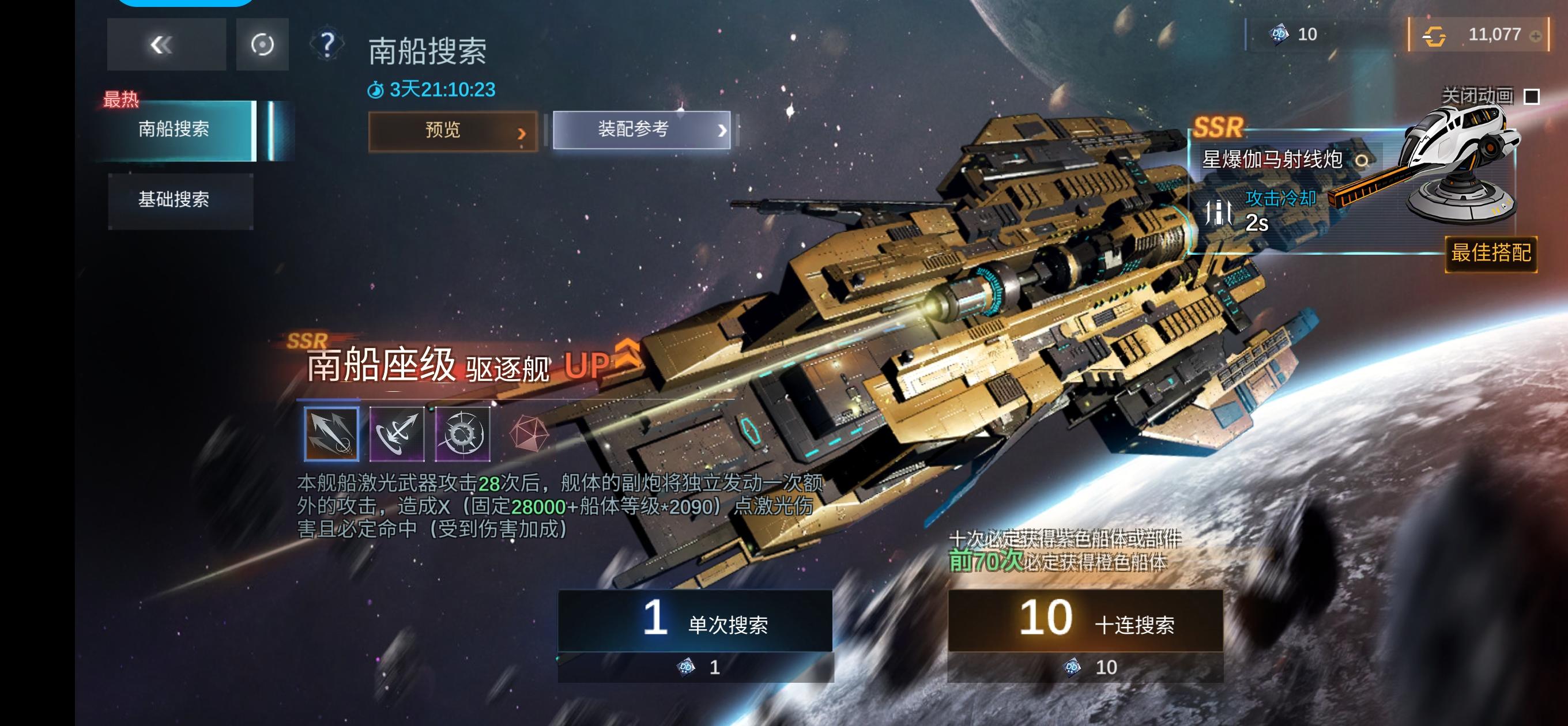This screenshot has height=726, width=1568.
Task: Click the circular target icon button
Action: pyautogui.click(x=262, y=44)
